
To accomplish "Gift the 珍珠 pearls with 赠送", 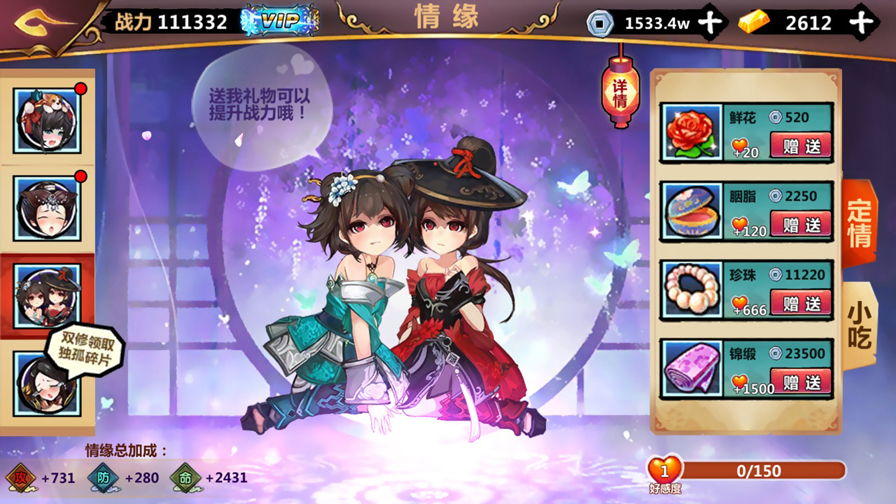I will click(x=801, y=303).
